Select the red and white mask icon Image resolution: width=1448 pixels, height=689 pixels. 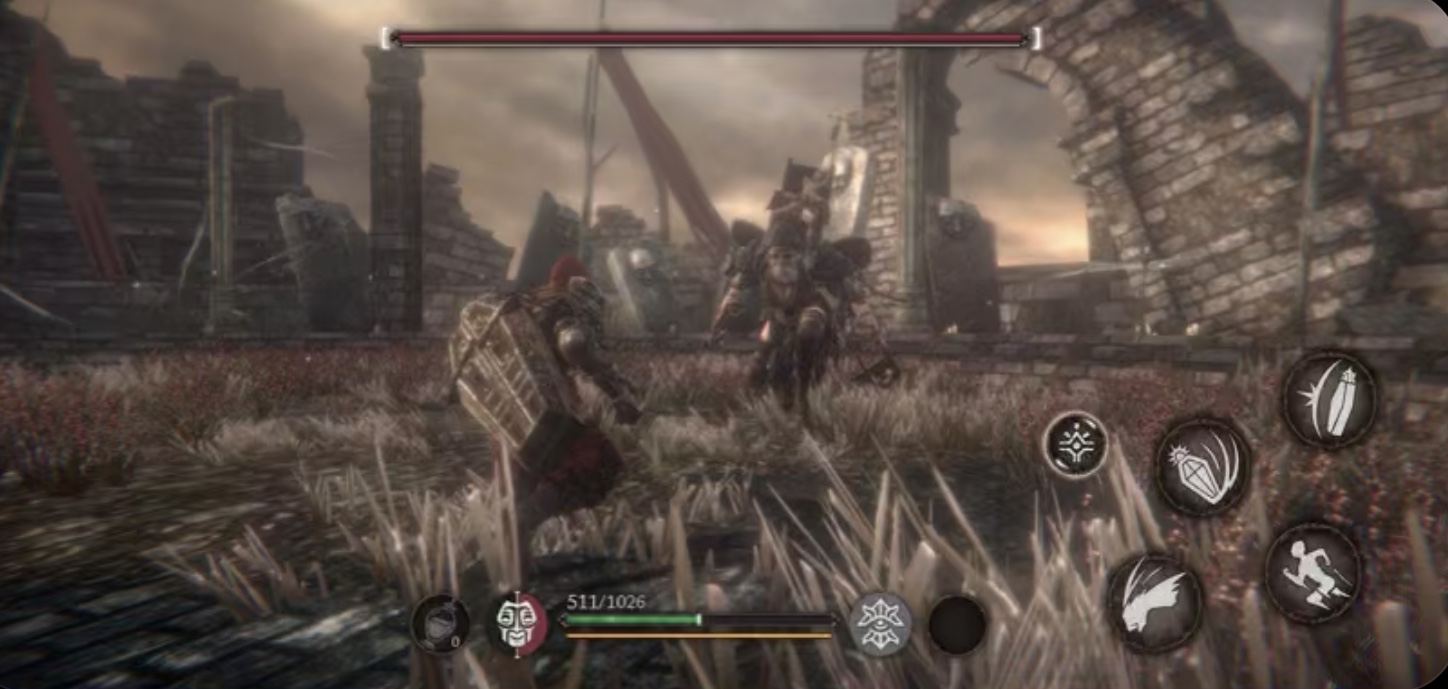[517, 623]
